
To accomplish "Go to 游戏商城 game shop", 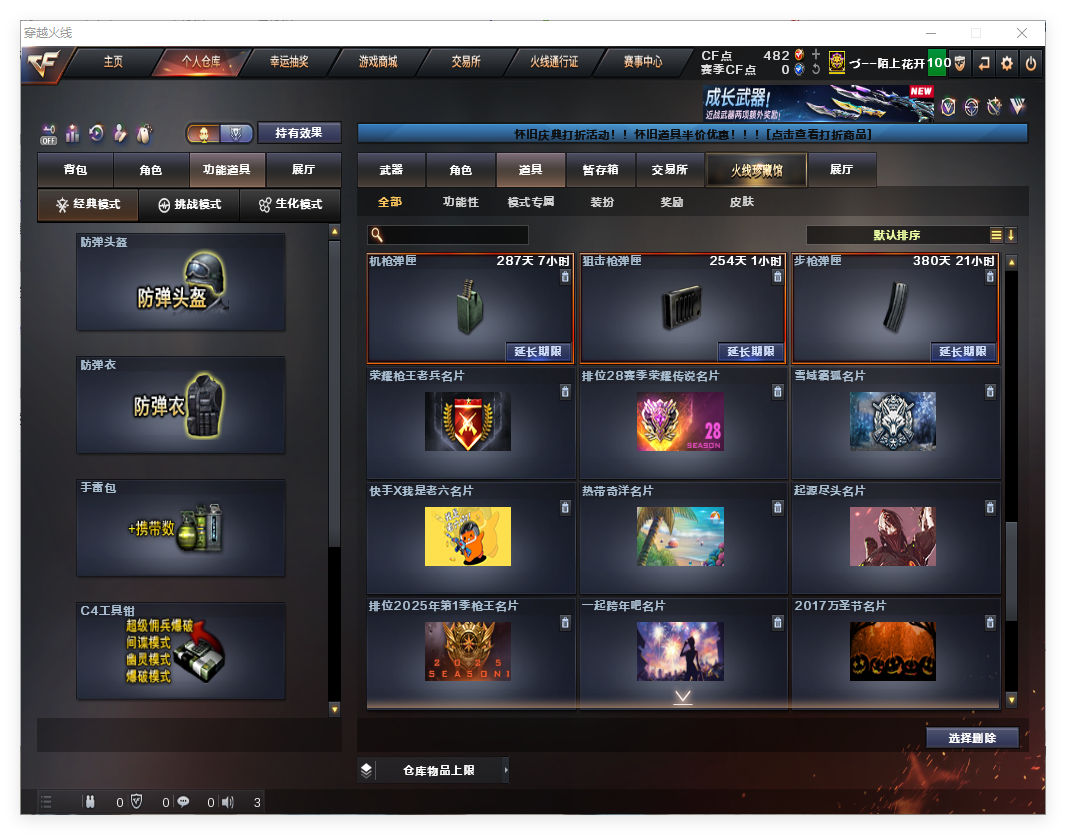I will tap(378, 62).
